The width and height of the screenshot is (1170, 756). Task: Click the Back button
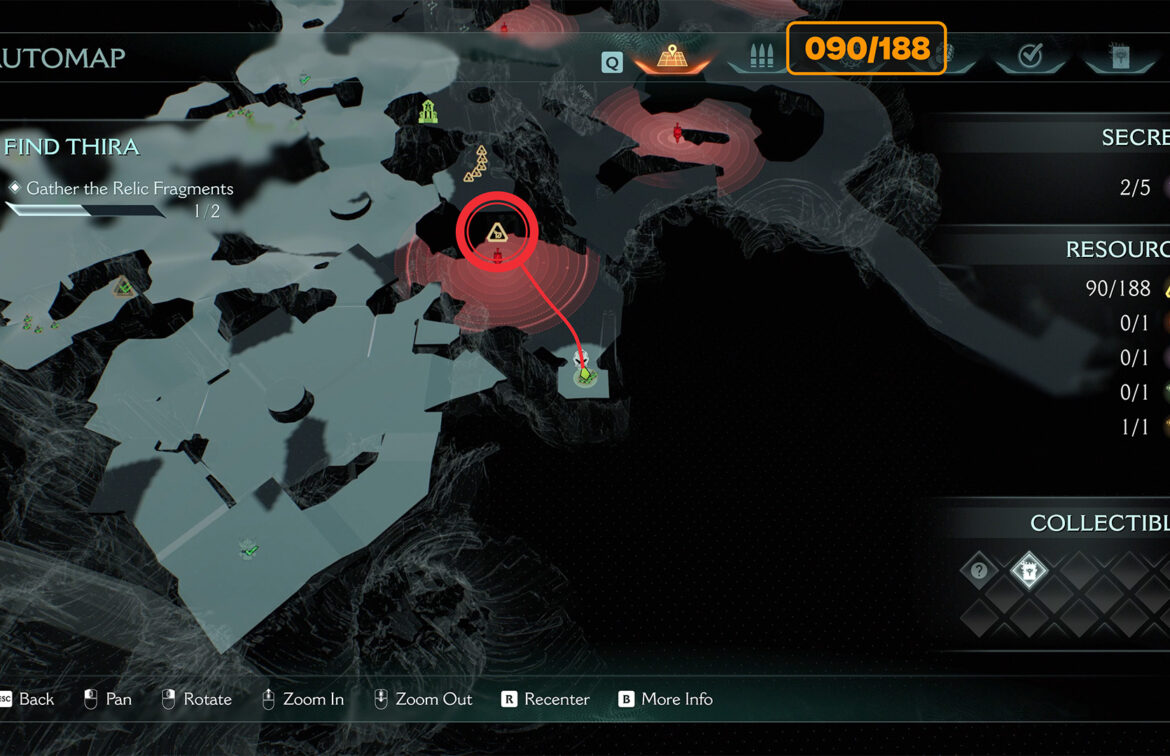click(x=27, y=699)
